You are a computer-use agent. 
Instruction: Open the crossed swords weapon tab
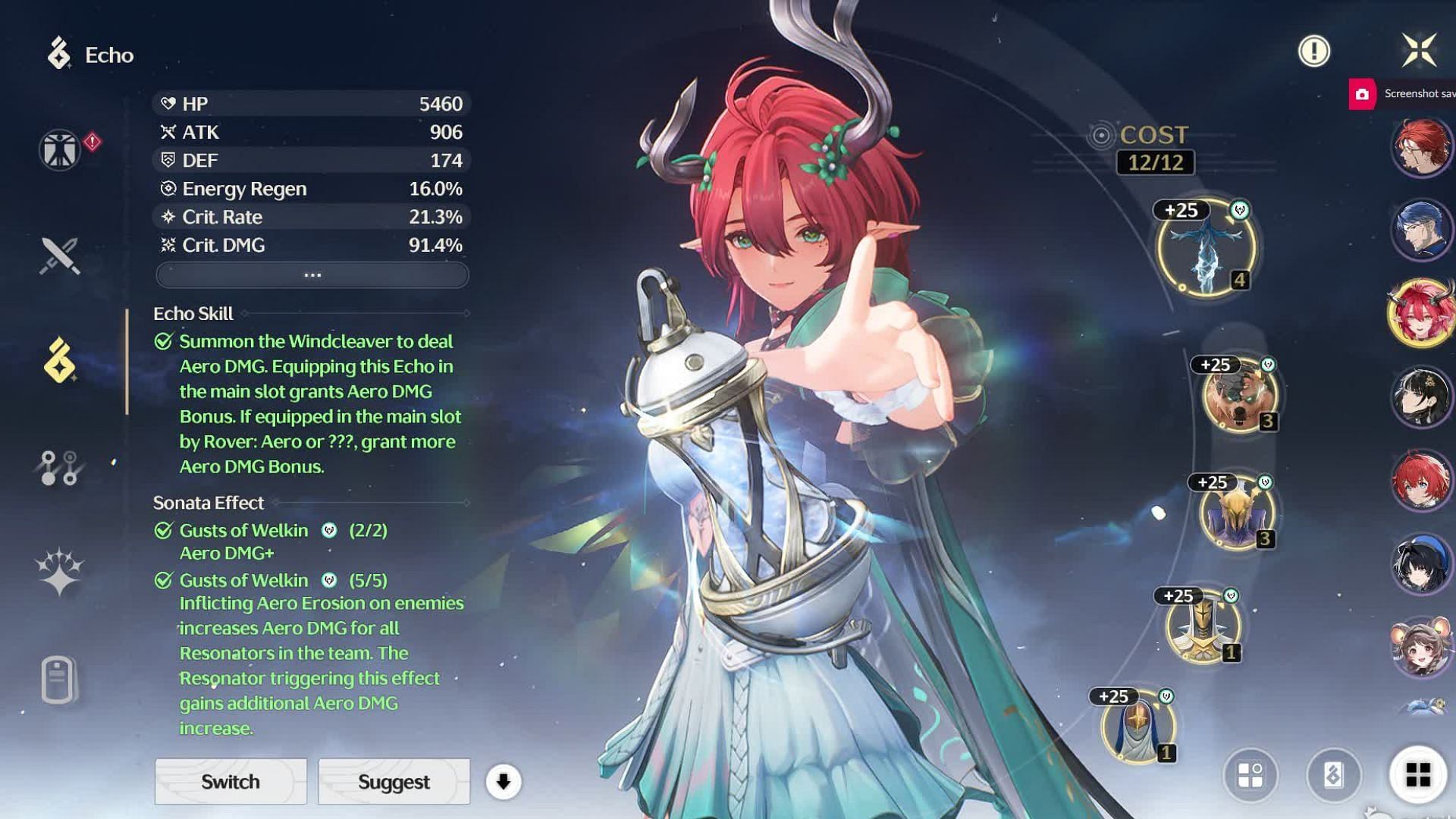(x=59, y=256)
